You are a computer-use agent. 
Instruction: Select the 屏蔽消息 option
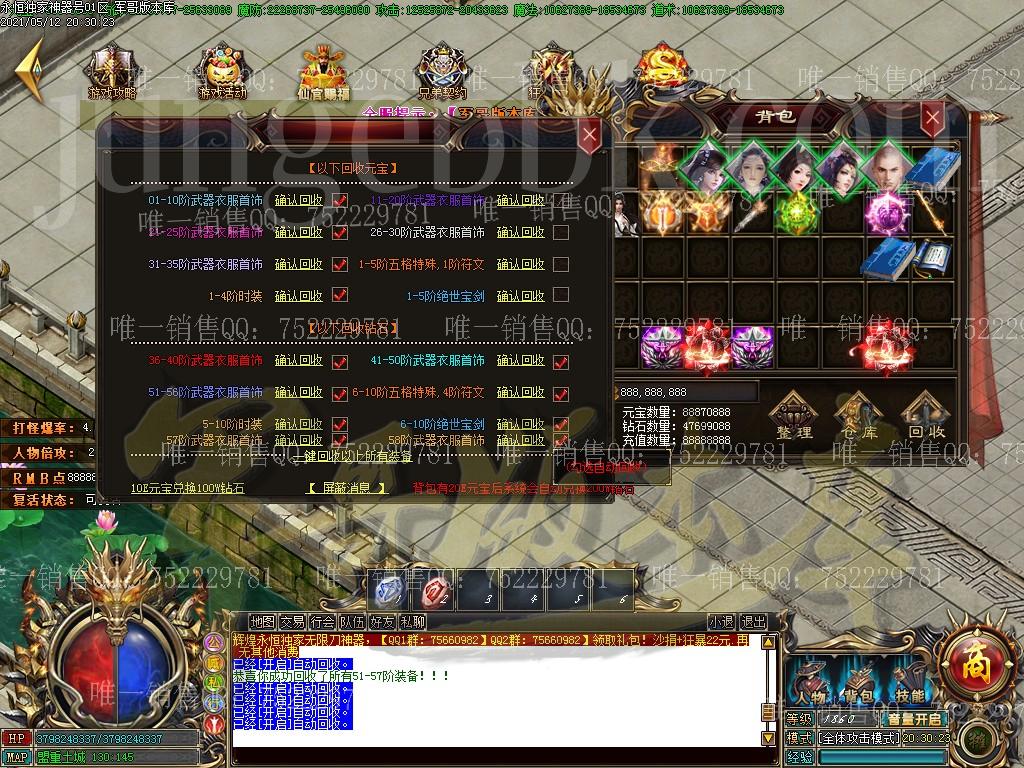coord(346,488)
